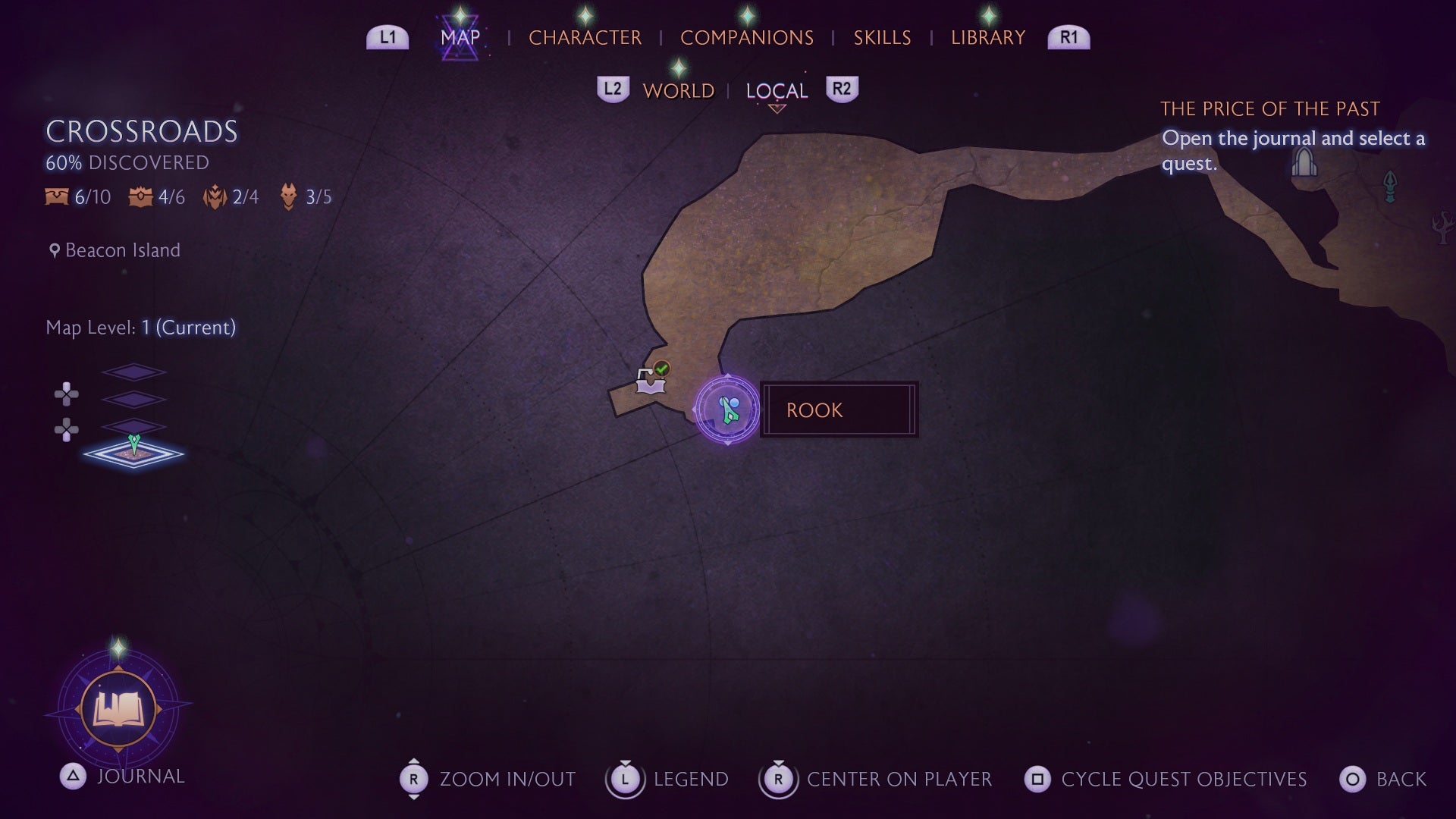Switch to the CHARACTER tab
The width and height of the screenshot is (1456, 819).
(585, 37)
